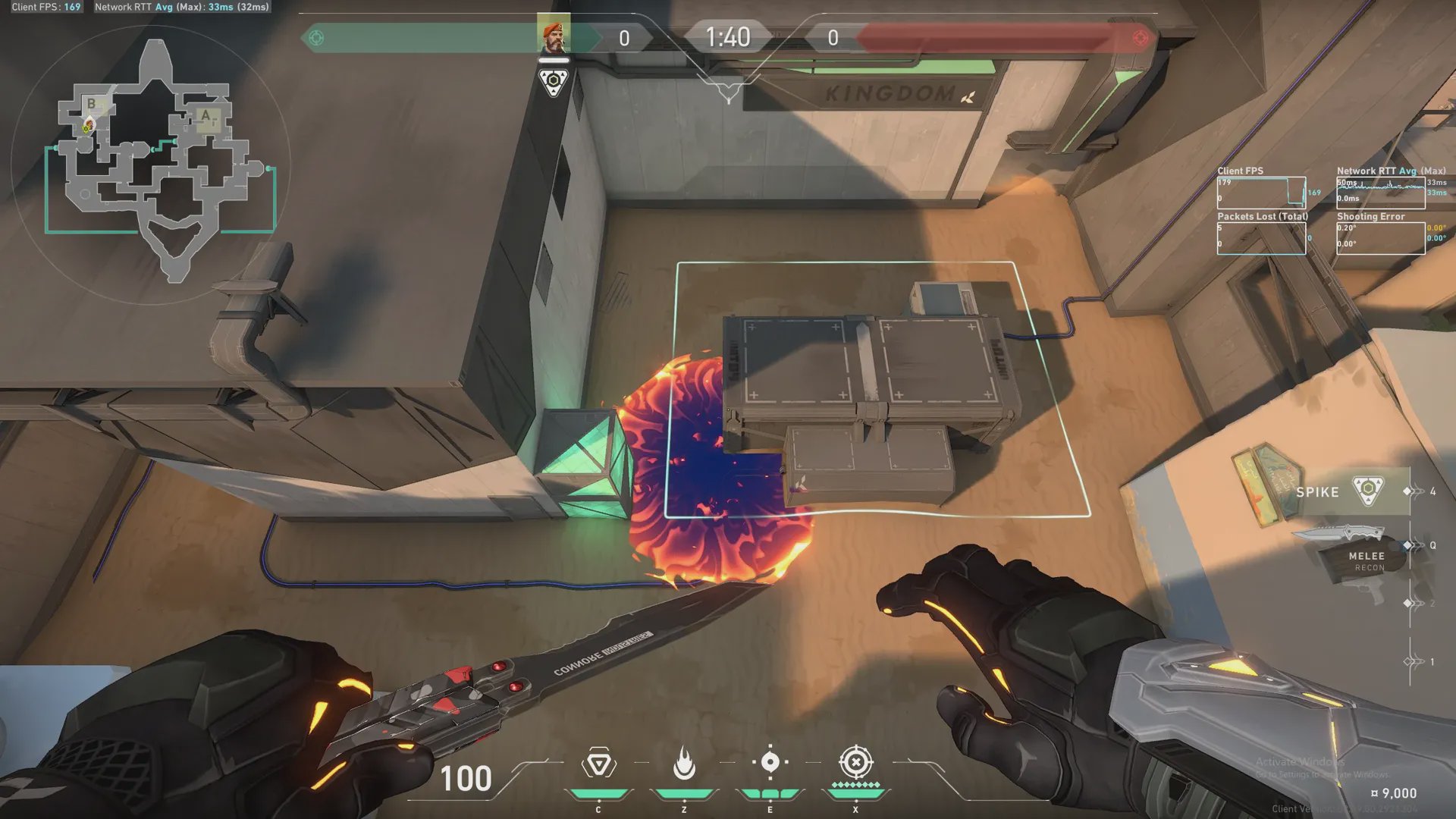Activate the Orbital Strike ultimate icon
This screenshot has height=819, width=1456.
click(856, 763)
